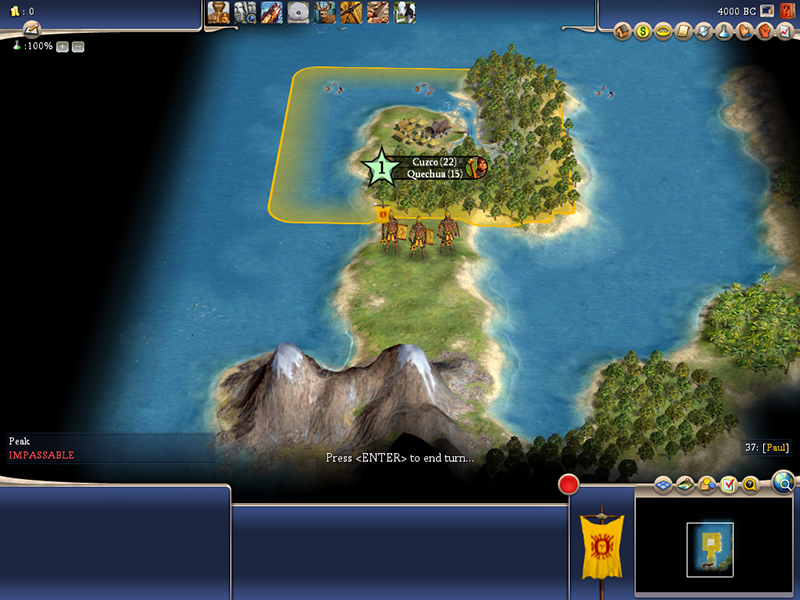The width and height of the screenshot is (800, 600).
Task: Toggle the score checklist display
Action: tap(729, 485)
